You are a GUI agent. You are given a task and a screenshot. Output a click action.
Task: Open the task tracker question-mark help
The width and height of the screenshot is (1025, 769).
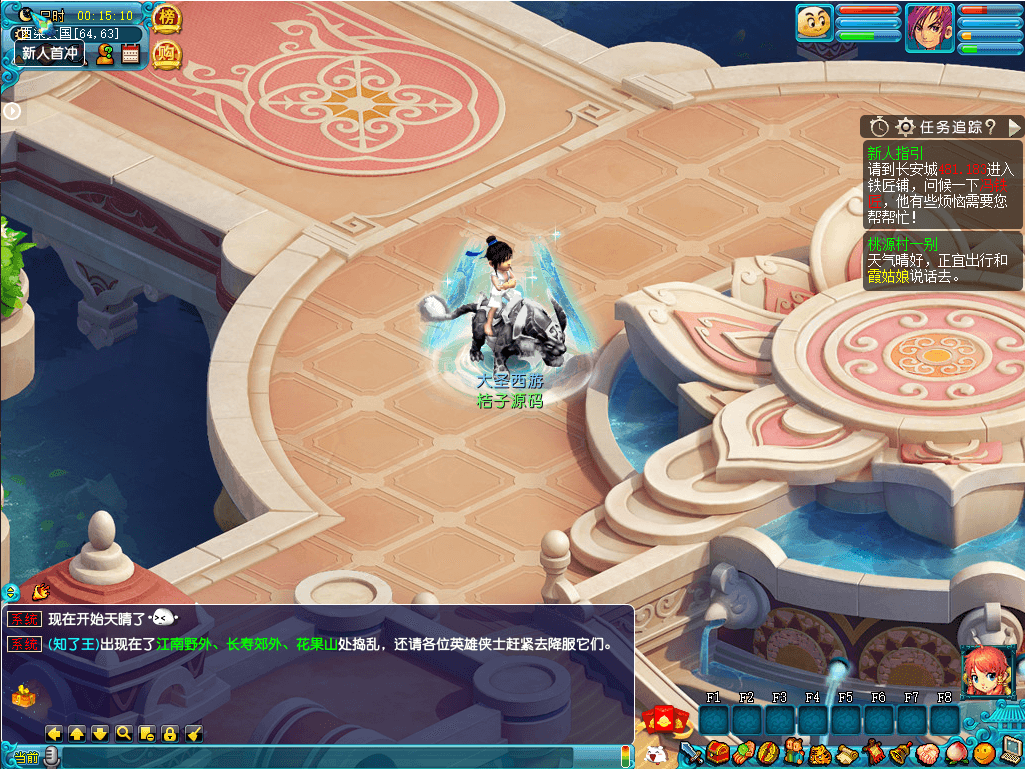pos(990,127)
